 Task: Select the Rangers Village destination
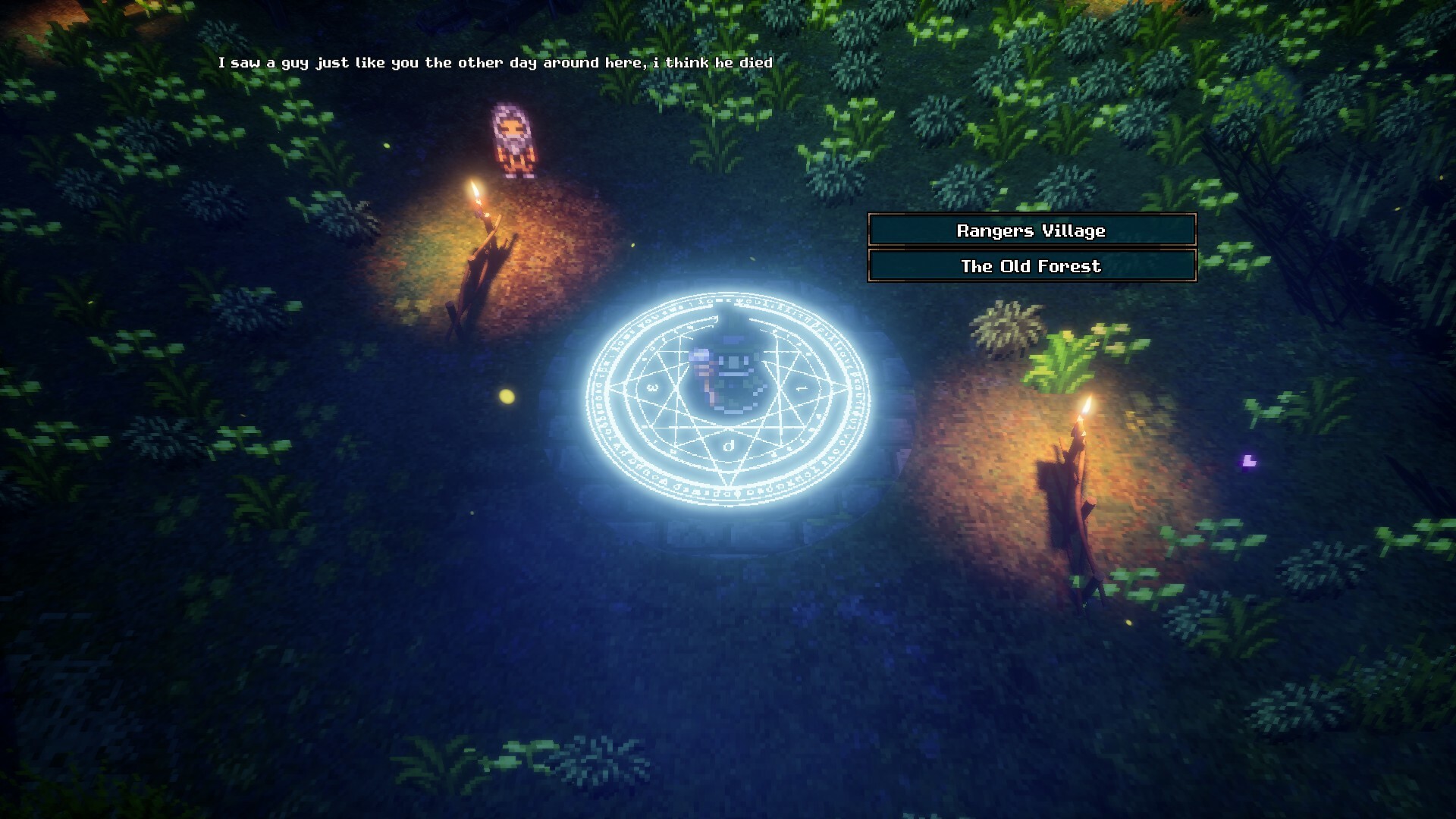[x=1031, y=231]
